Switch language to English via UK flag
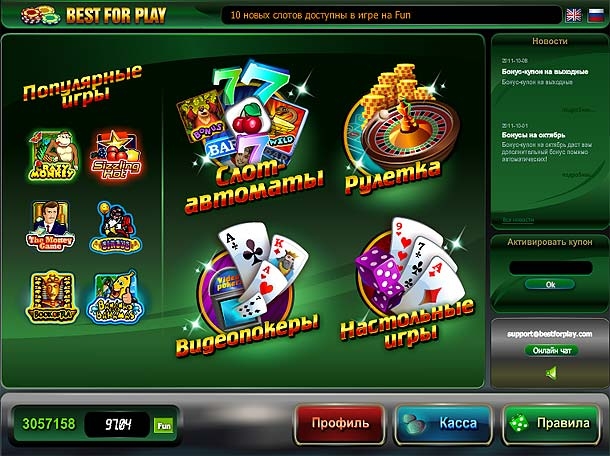 [573, 15]
